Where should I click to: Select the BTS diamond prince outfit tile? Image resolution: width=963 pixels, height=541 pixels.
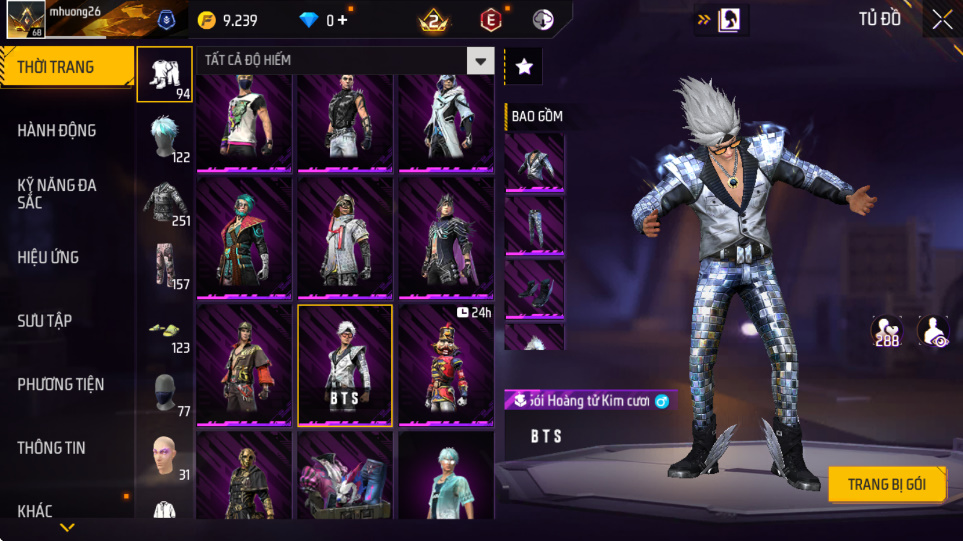coord(345,365)
